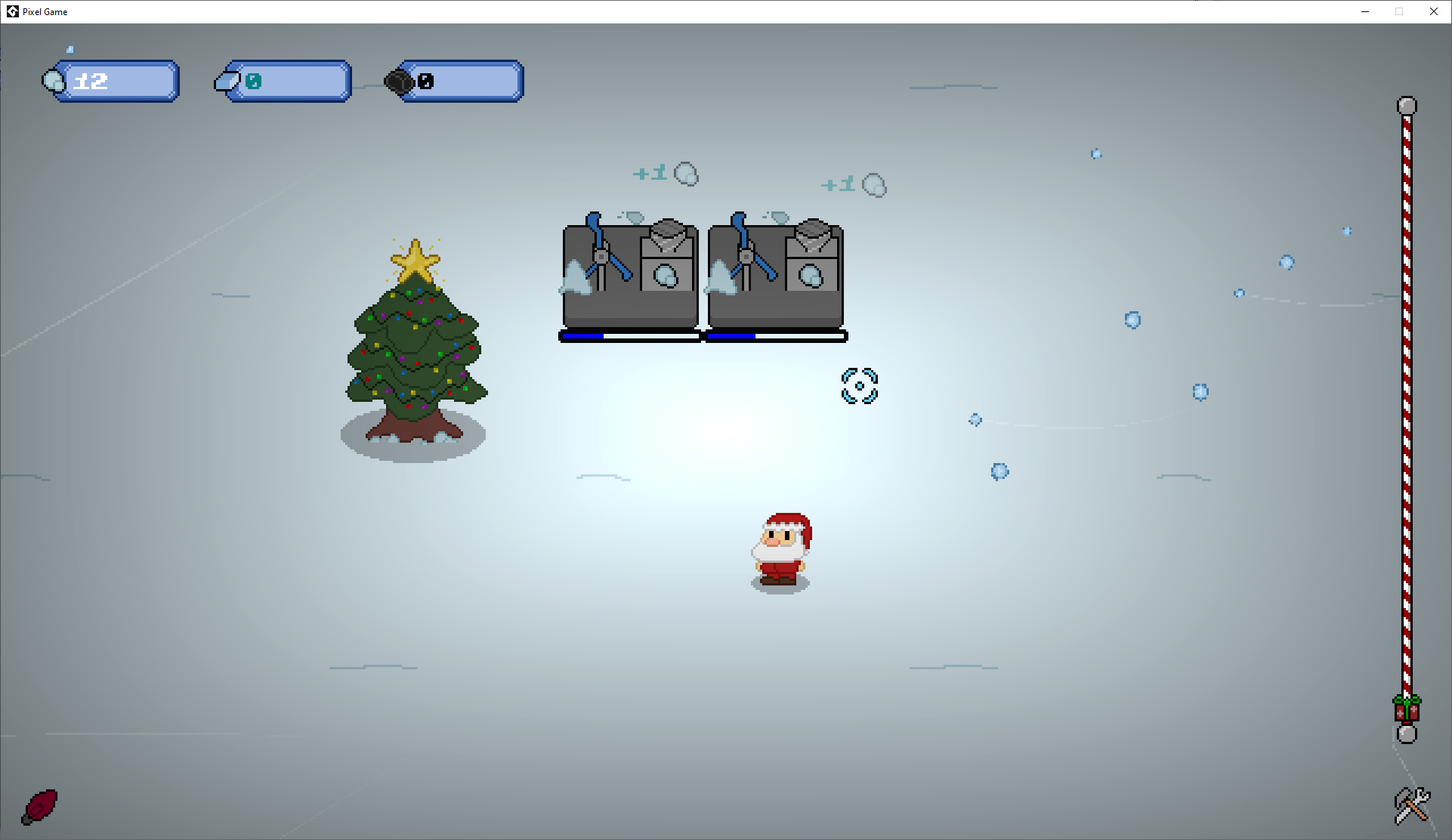
Task: Click the +1 snowball pickup above the right machine
Action: click(x=854, y=184)
